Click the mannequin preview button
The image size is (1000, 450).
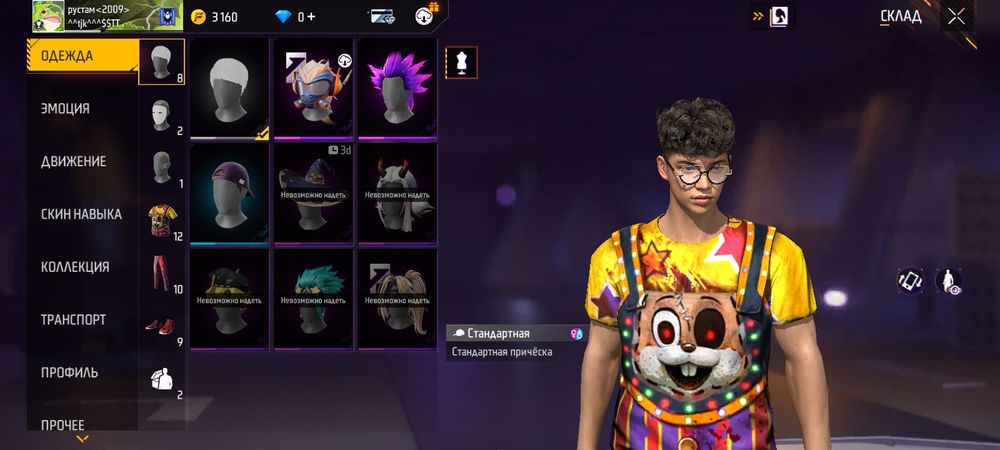tap(461, 62)
